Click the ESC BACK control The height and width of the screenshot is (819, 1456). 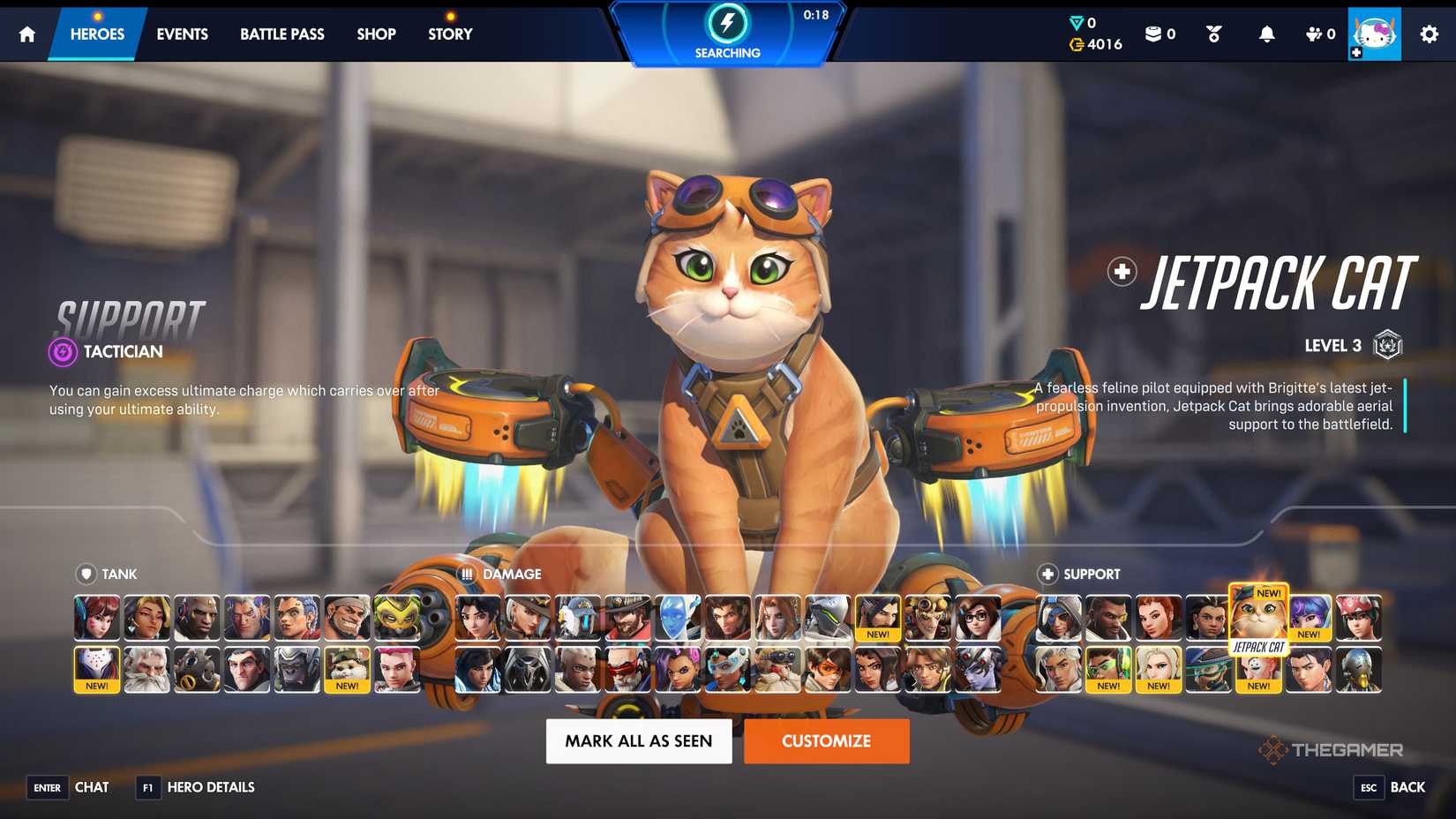click(x=1386, y=787)
